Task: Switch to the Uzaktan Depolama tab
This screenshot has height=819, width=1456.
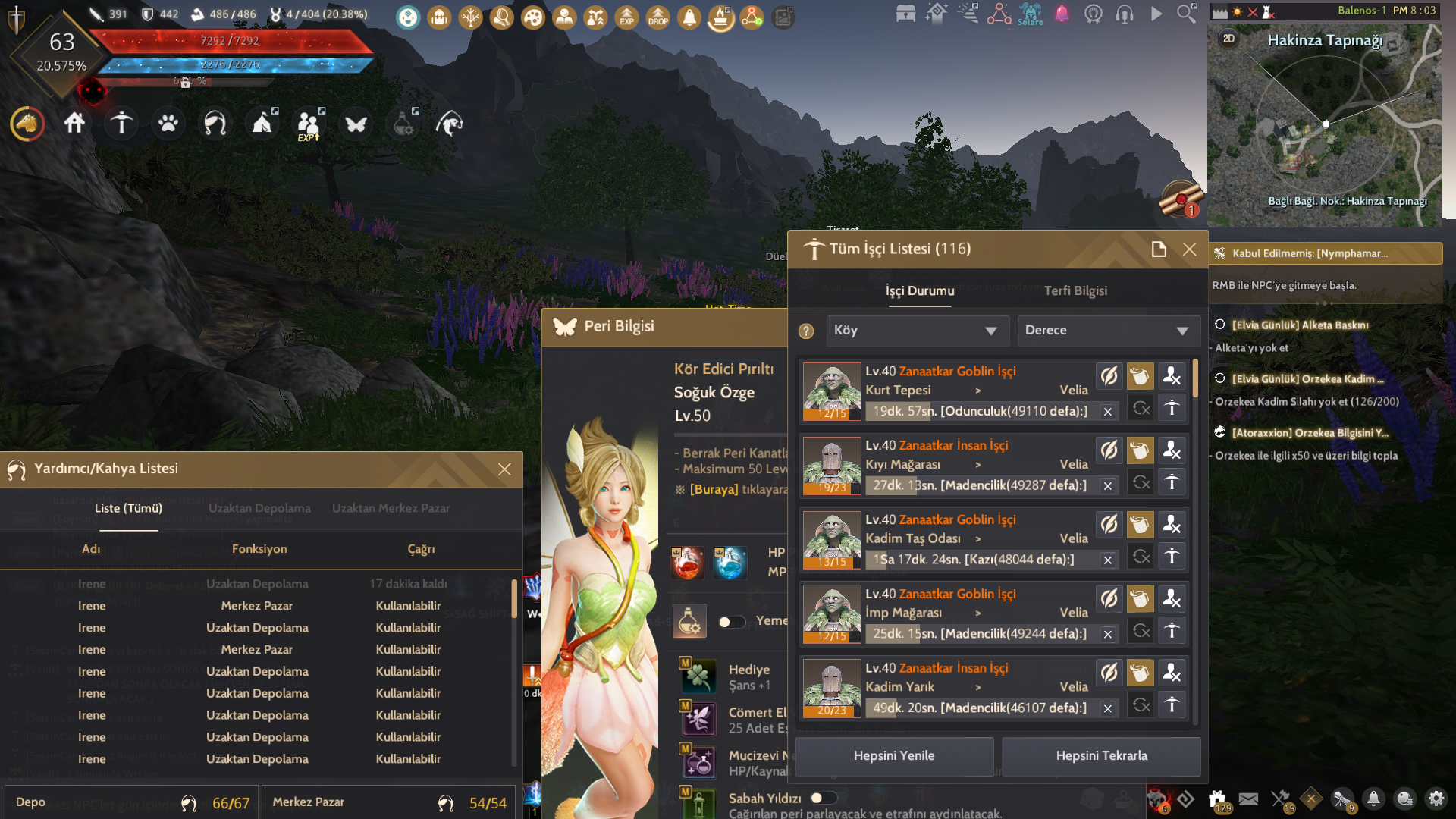Action: tap(259, 508)
